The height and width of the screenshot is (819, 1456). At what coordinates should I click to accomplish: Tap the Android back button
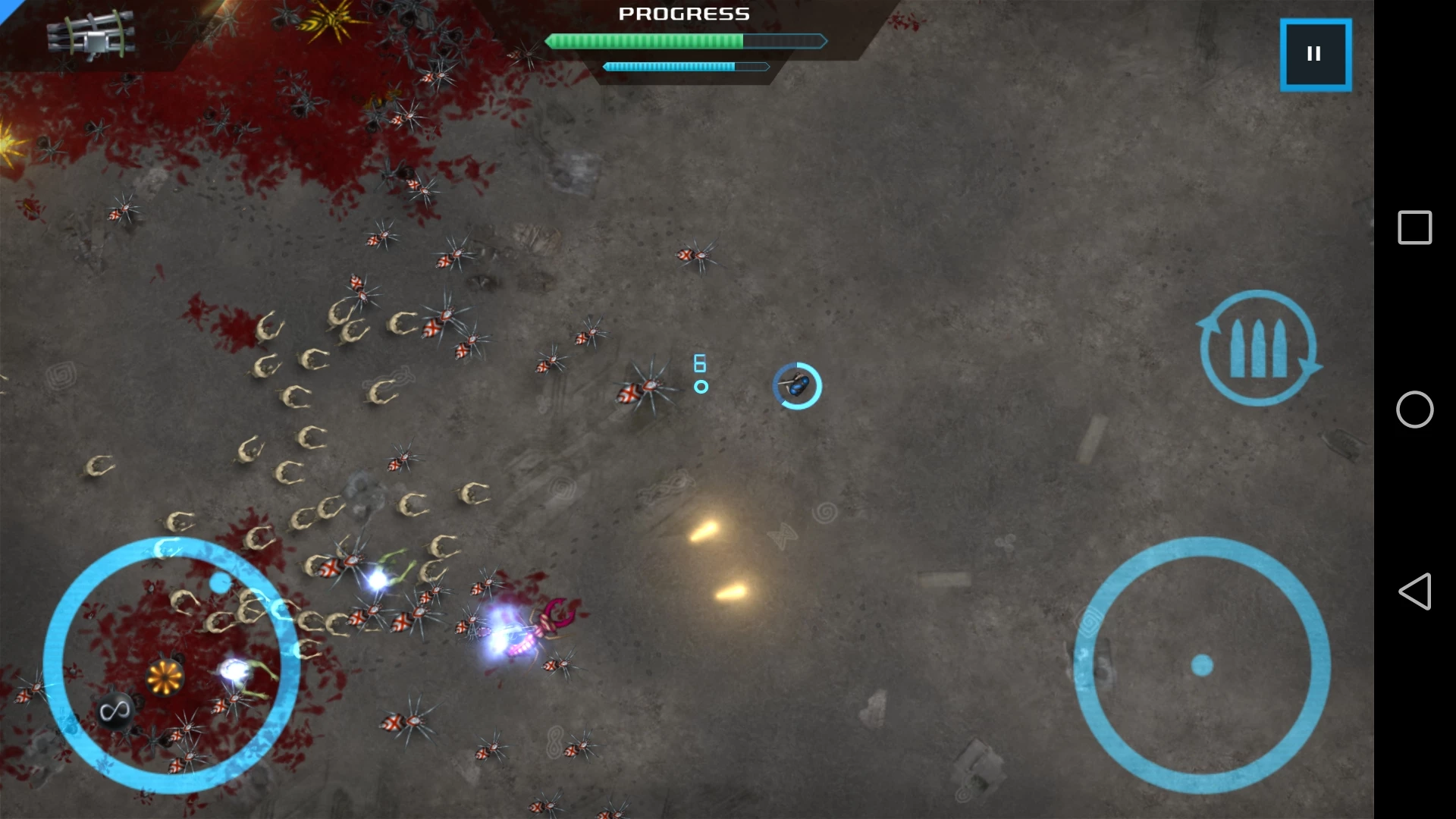coord(1414,591)
